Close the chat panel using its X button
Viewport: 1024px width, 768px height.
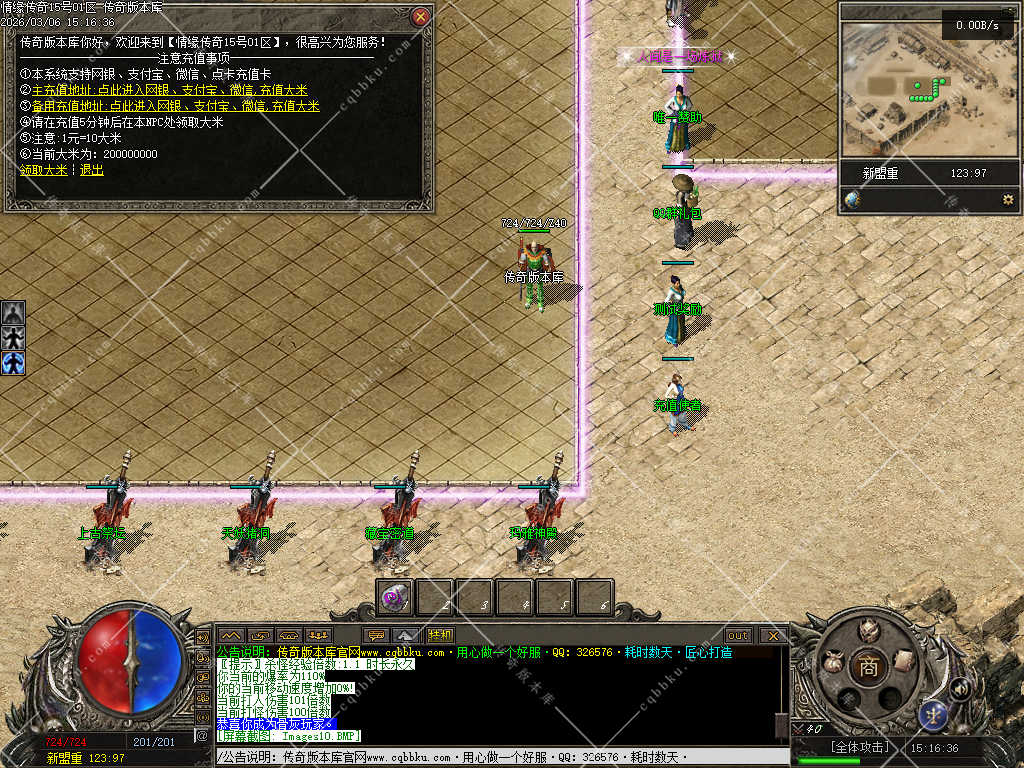pyautogui.click(x=773, y=635)
